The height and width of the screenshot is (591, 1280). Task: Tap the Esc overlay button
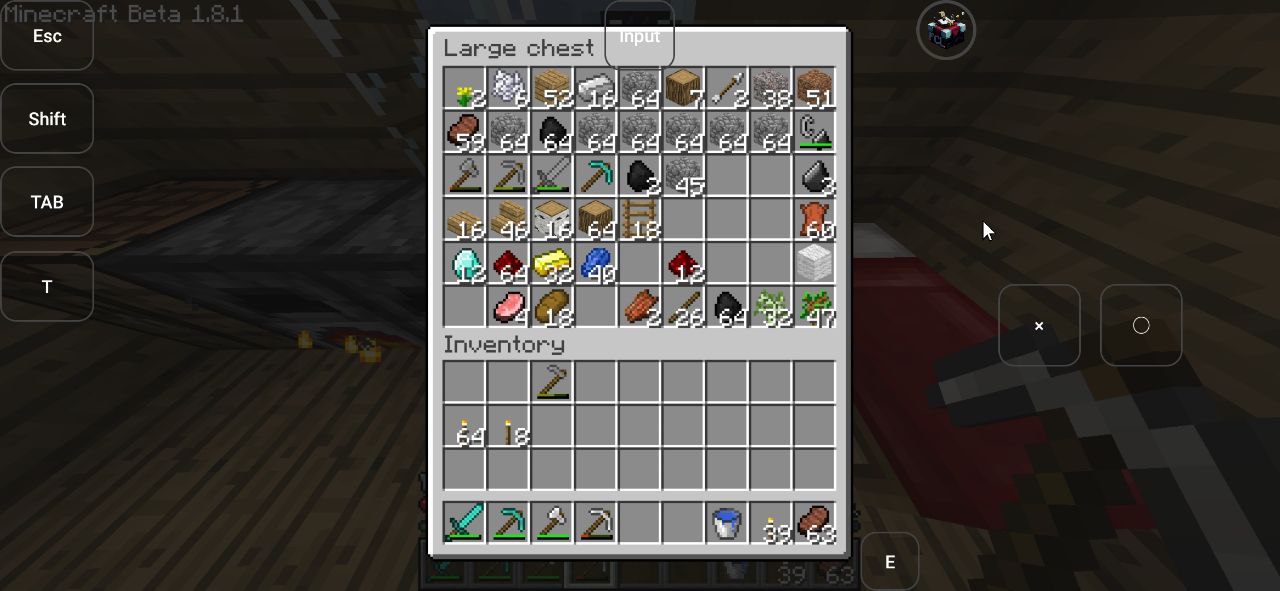coord(47,36)
